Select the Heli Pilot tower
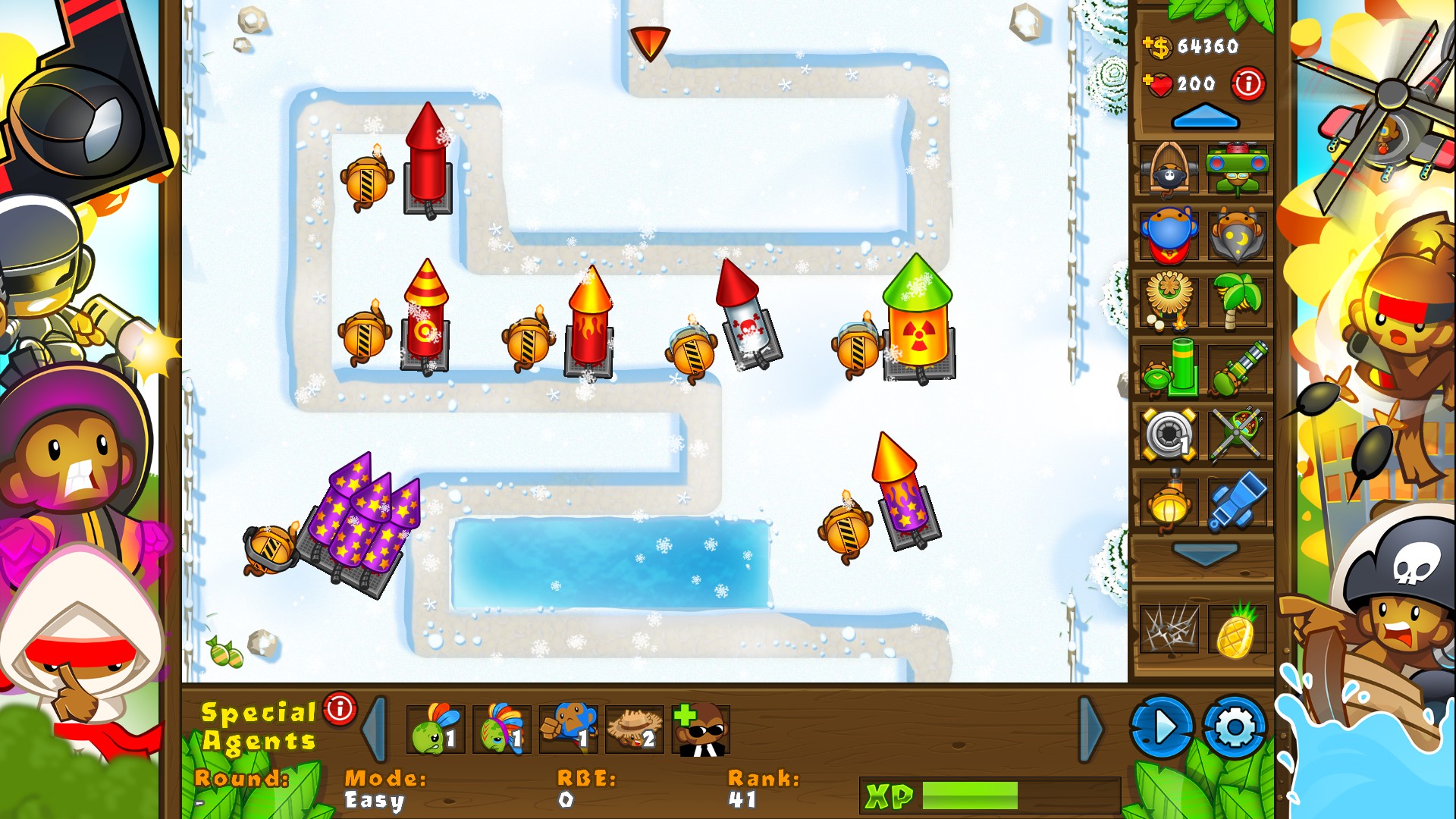Image resolution: width=1456 pixels, height=819 pixels. coord(1237,434)
